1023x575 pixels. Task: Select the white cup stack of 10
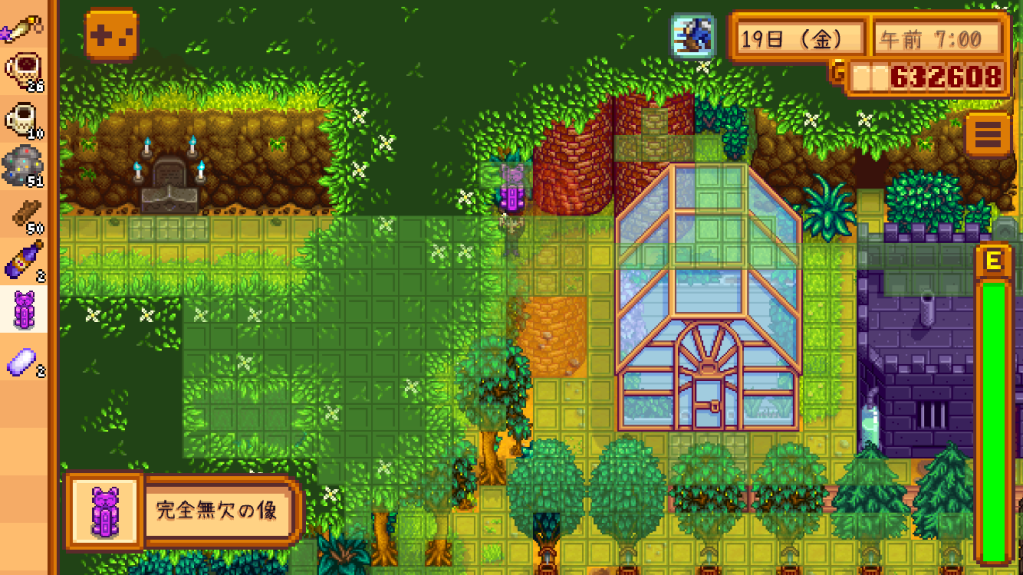(25, 118)
